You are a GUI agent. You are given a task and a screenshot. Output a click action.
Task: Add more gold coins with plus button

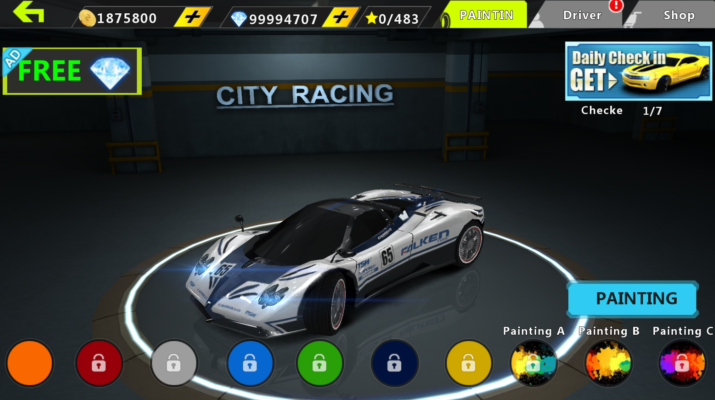192,17
